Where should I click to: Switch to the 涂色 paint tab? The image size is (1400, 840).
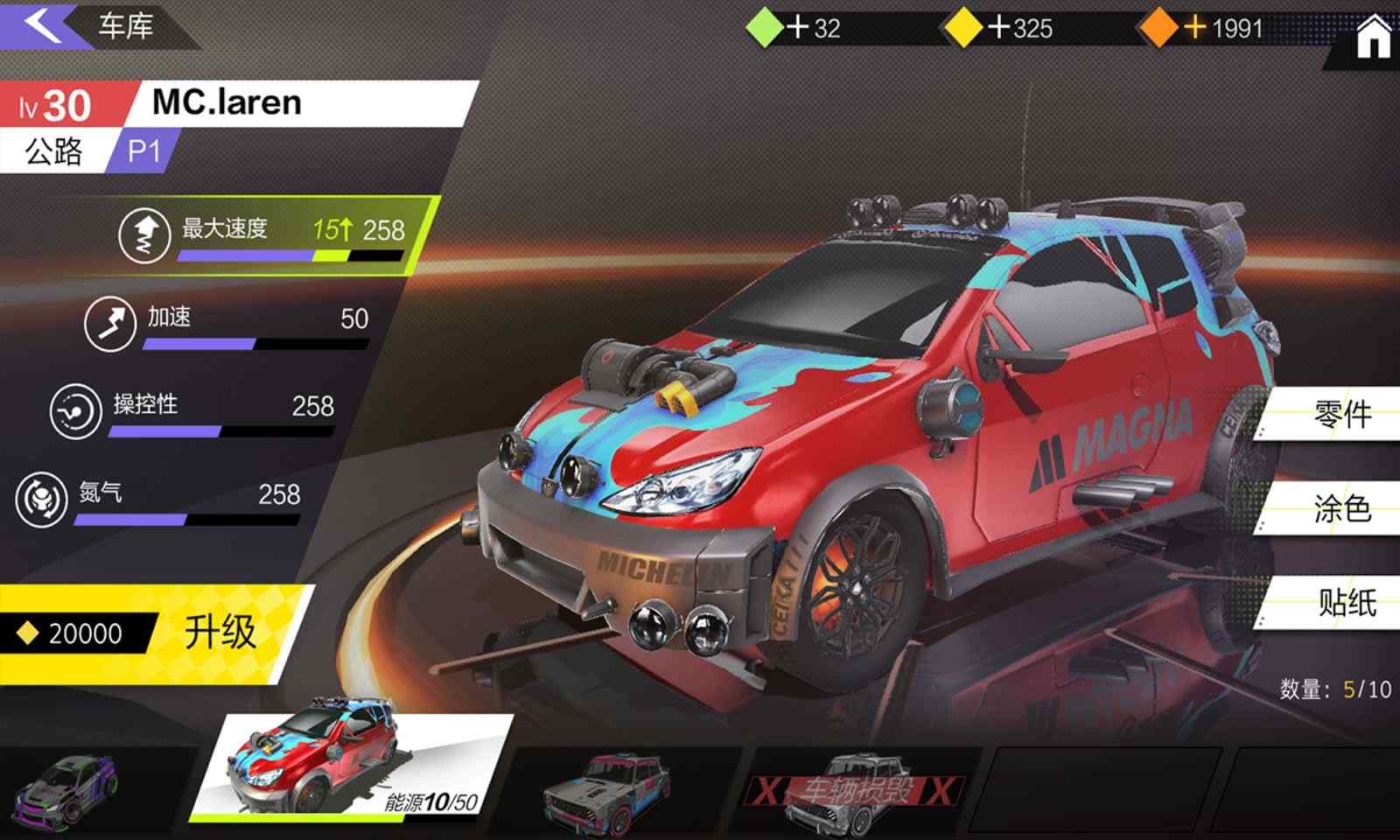click(1341, 507)
